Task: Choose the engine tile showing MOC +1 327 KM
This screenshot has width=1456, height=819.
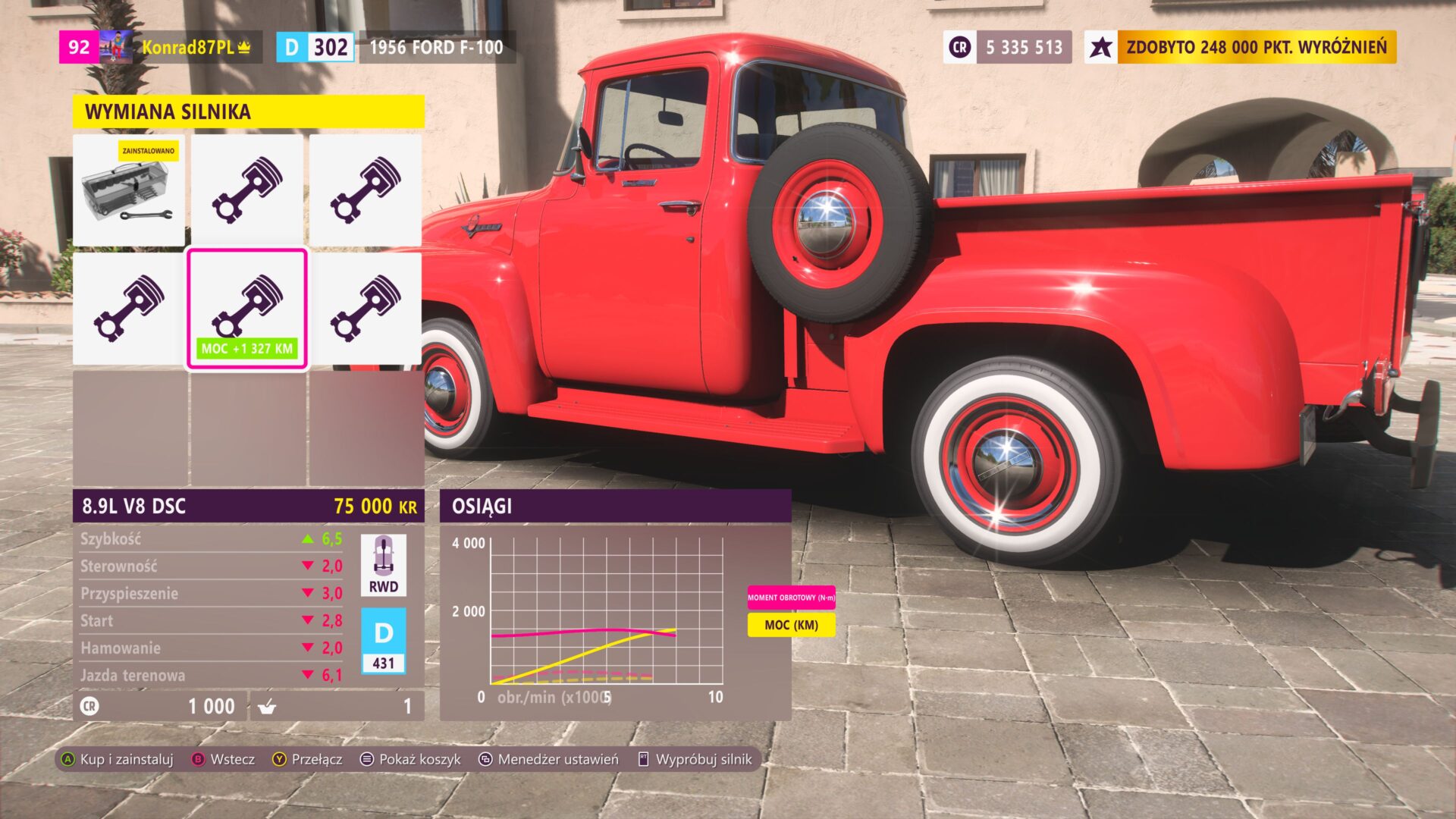Action: point(247,309)
